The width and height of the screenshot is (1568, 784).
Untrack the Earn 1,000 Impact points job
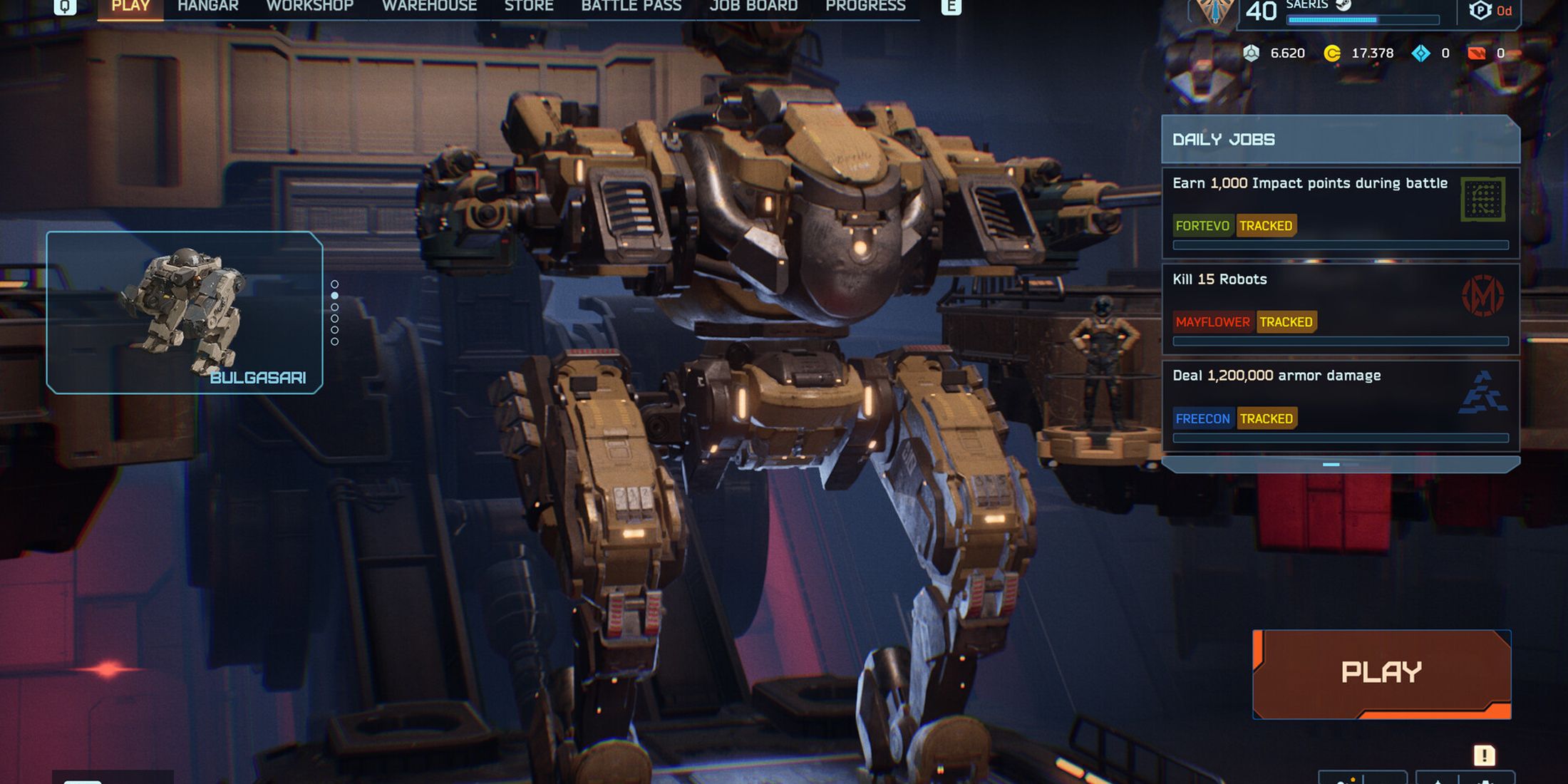coord(1267,226)
